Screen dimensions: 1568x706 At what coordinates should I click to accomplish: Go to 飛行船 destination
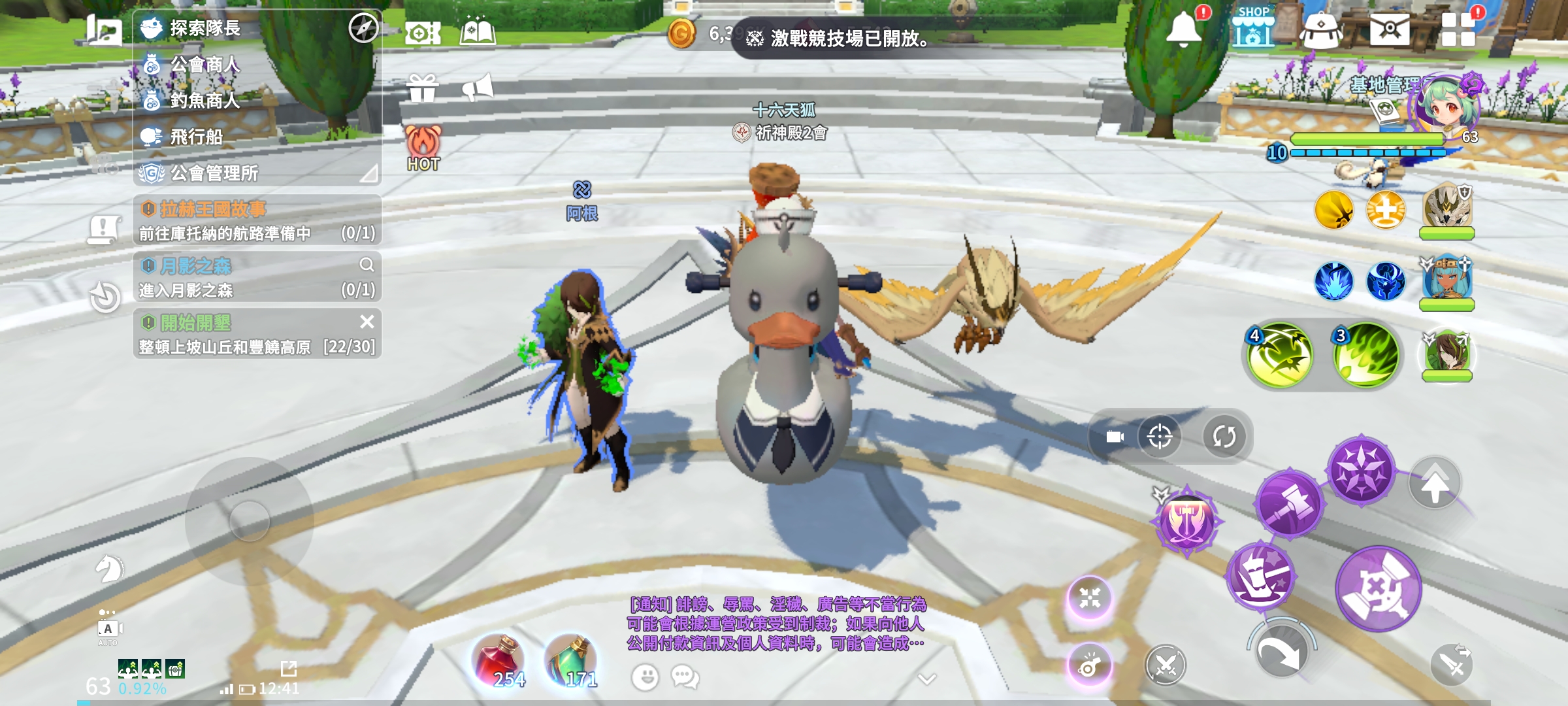coord(196,137)
